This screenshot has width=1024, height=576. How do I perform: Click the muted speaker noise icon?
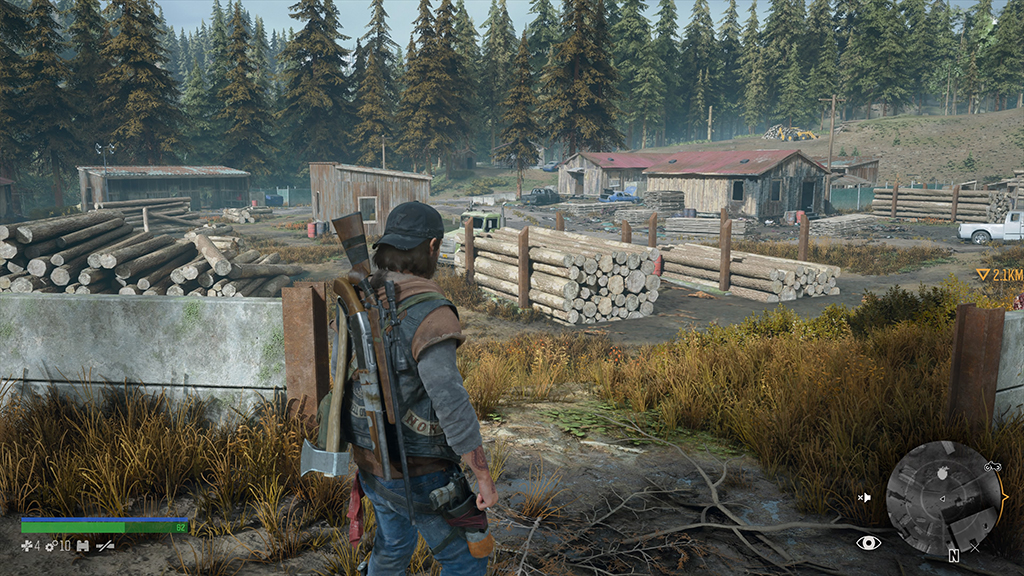(864, 496)
